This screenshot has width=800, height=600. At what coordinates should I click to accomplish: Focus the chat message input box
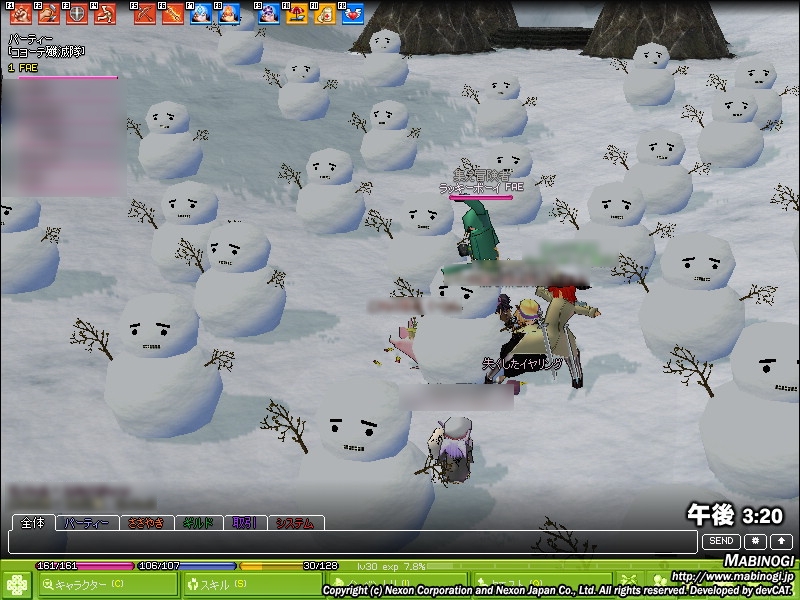click(350, 541)
